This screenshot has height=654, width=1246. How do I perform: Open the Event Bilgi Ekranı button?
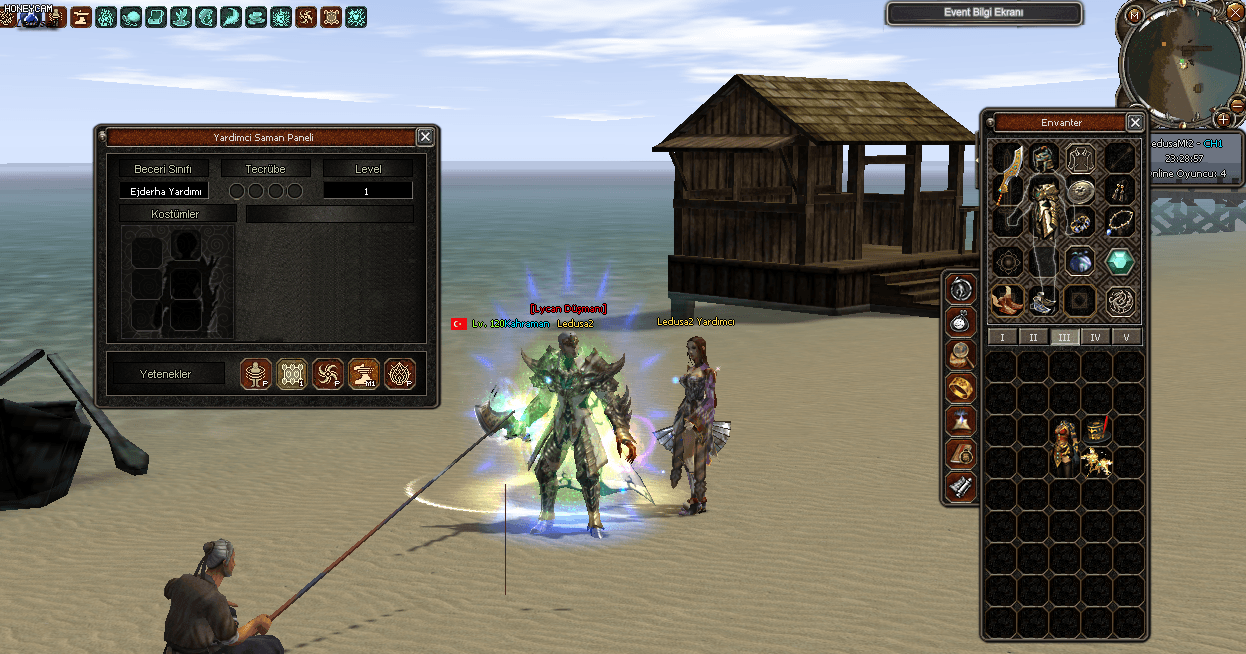coord(983,13)
